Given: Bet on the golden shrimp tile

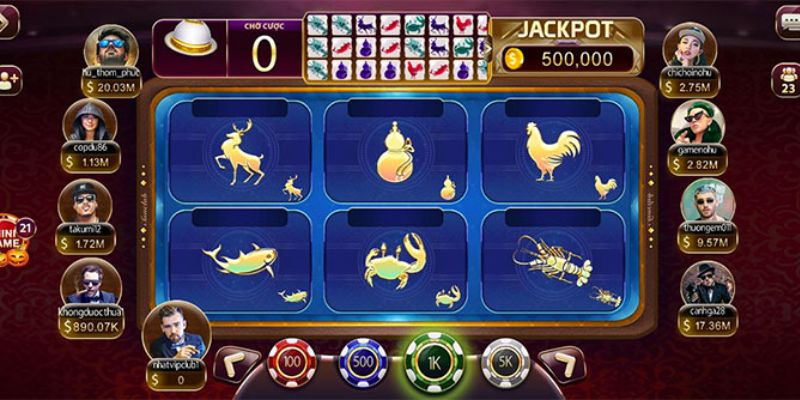Looking at the screenshot, I should 553,260.
